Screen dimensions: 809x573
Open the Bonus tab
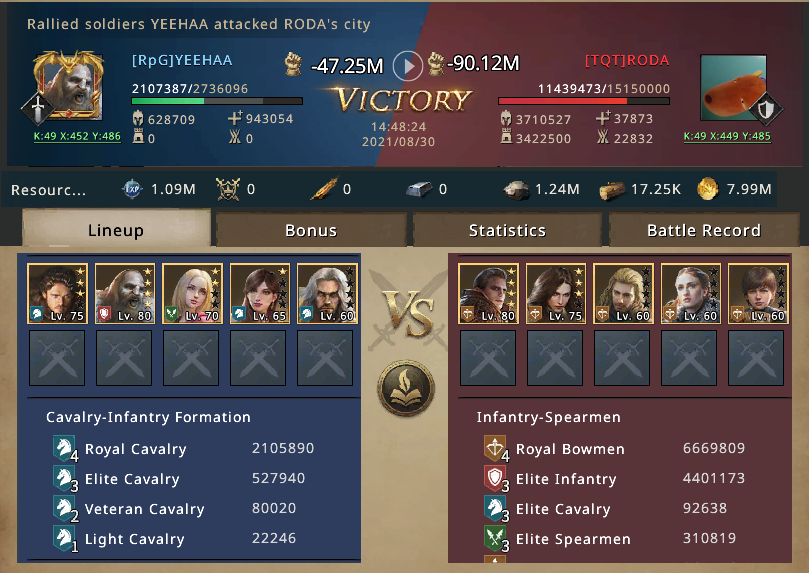point(311,230)
